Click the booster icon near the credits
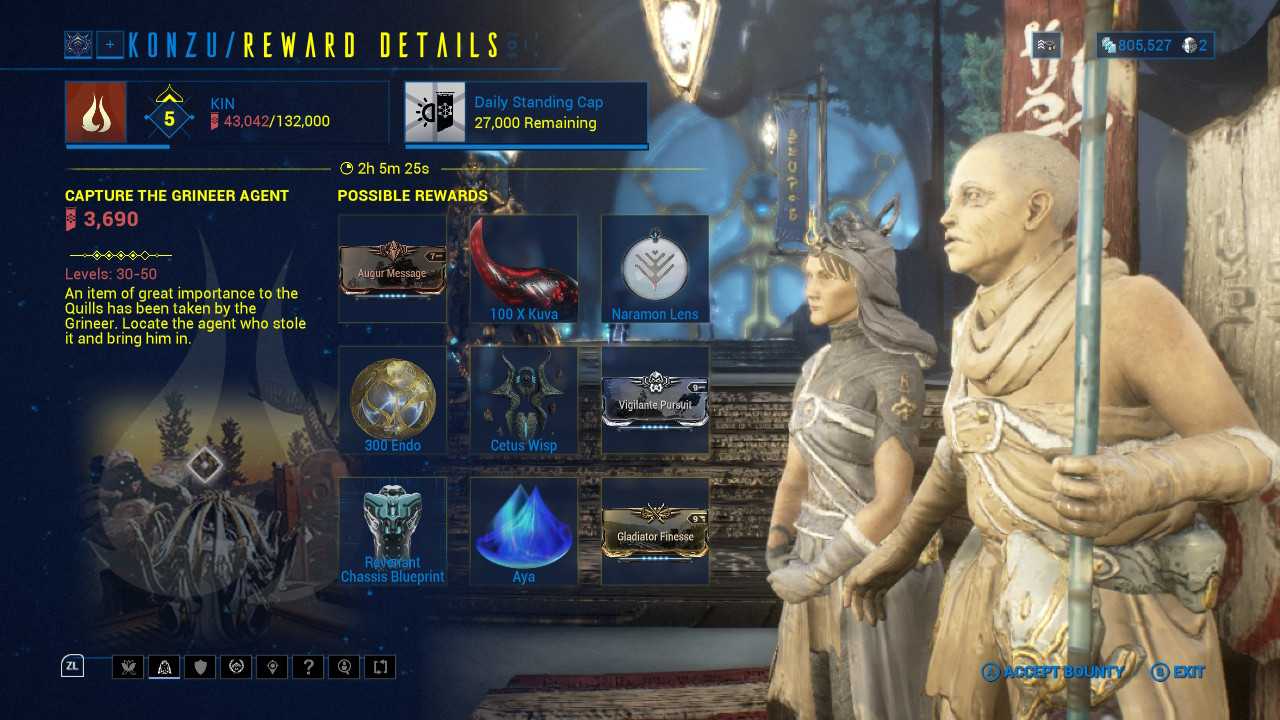The image size is (1280, 720). (1046, 45)
